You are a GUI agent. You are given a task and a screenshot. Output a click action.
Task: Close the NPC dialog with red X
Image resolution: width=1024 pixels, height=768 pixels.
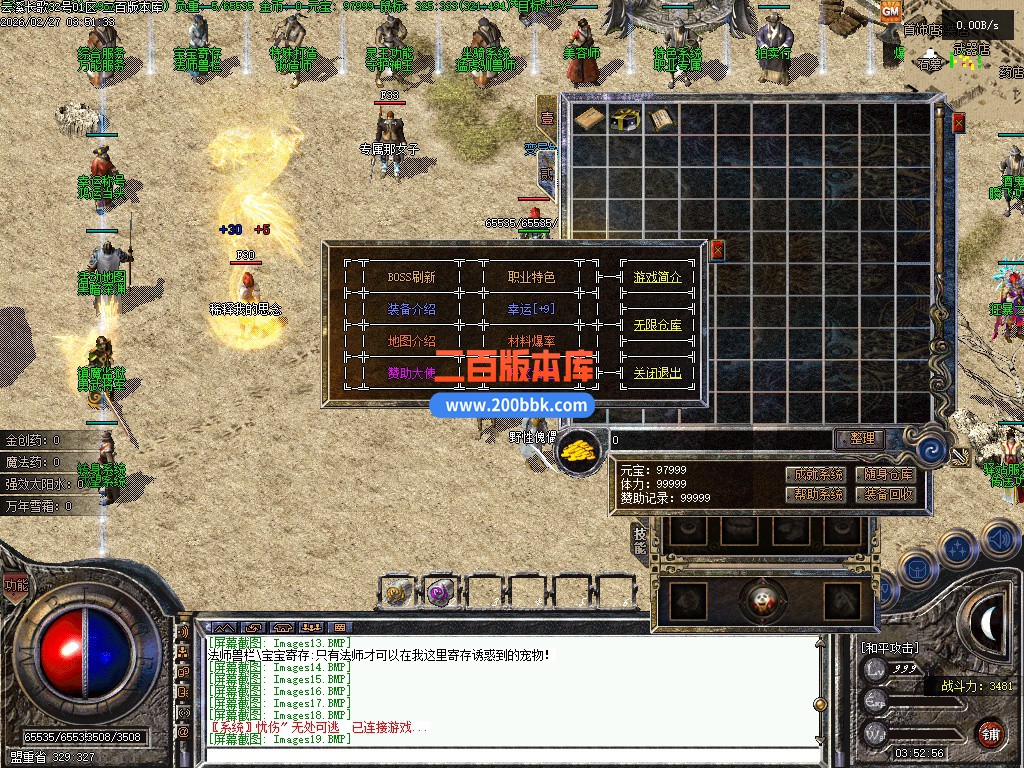coord(716,250)
